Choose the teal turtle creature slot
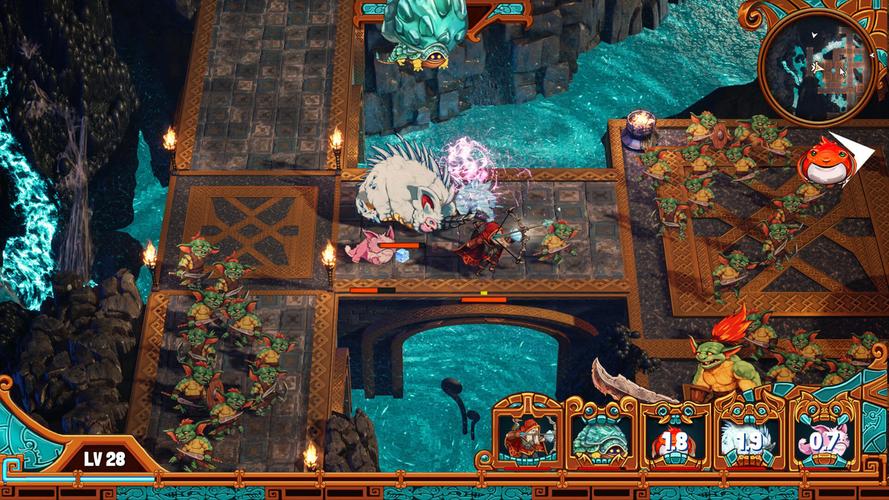This screenshot has height=500, width=889. (x=602, y=437)
